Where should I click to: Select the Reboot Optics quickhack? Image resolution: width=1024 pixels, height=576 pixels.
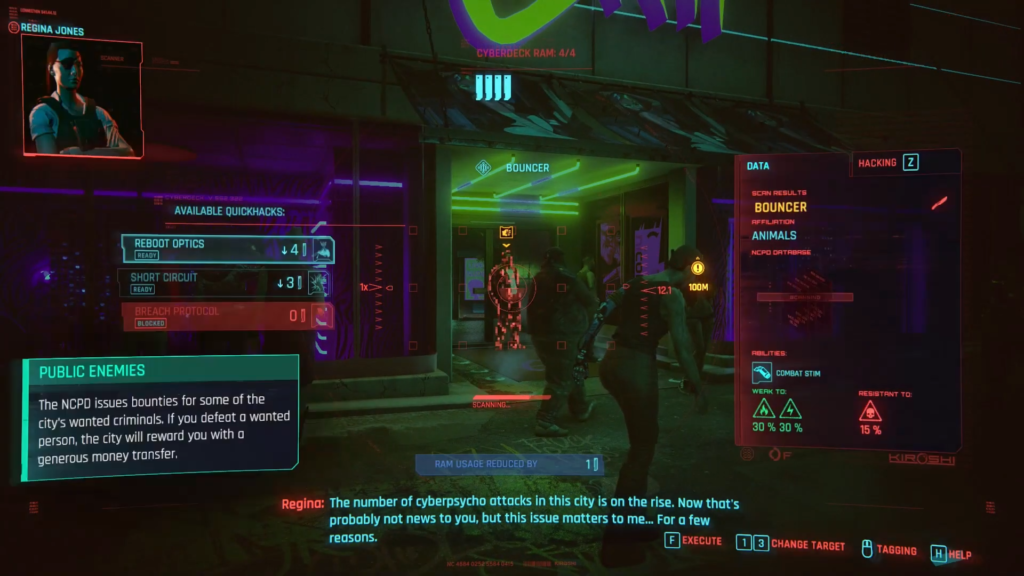[227, 248]
